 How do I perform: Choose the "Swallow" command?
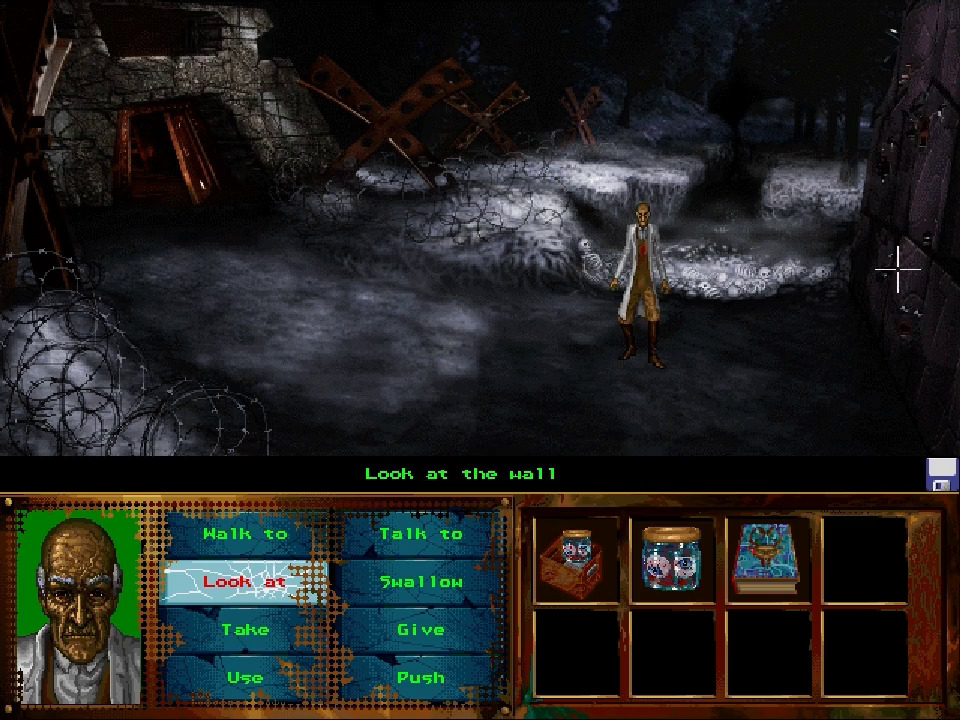pyautogui.click(x=421, y=582)
